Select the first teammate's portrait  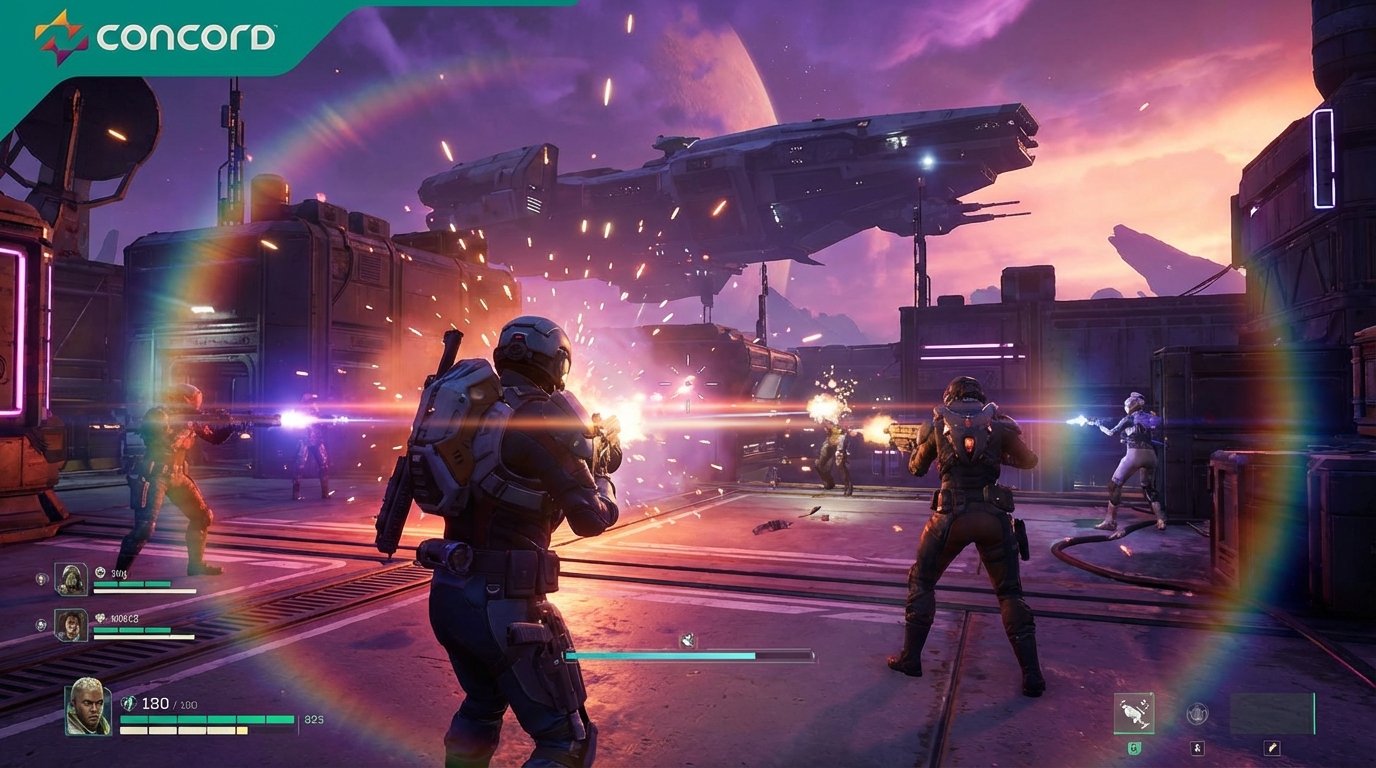click(70, 578)
